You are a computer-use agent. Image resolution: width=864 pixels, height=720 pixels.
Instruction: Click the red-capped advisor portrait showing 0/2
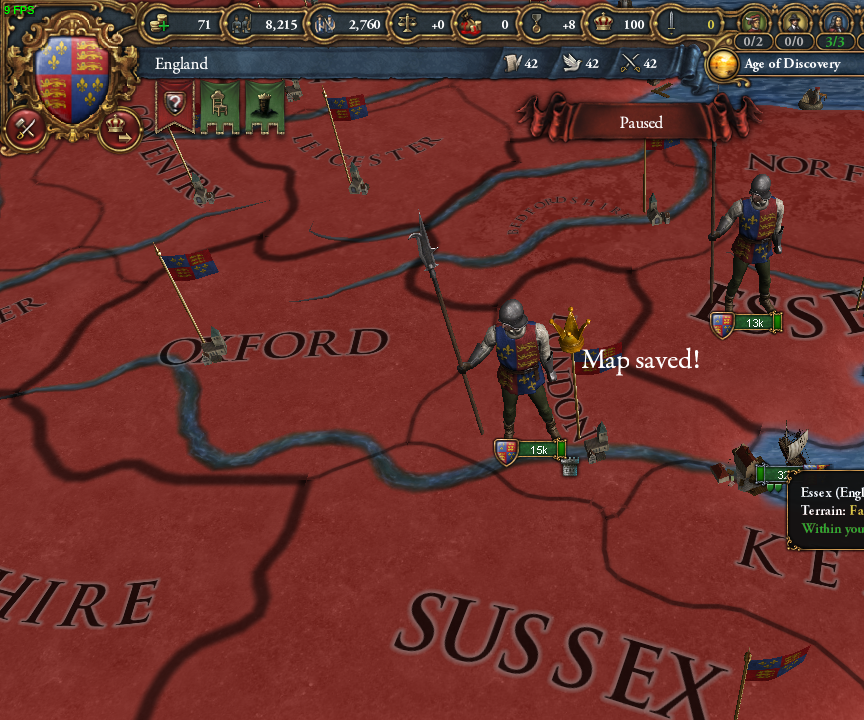pyautogui.click(x=754, y=24)
